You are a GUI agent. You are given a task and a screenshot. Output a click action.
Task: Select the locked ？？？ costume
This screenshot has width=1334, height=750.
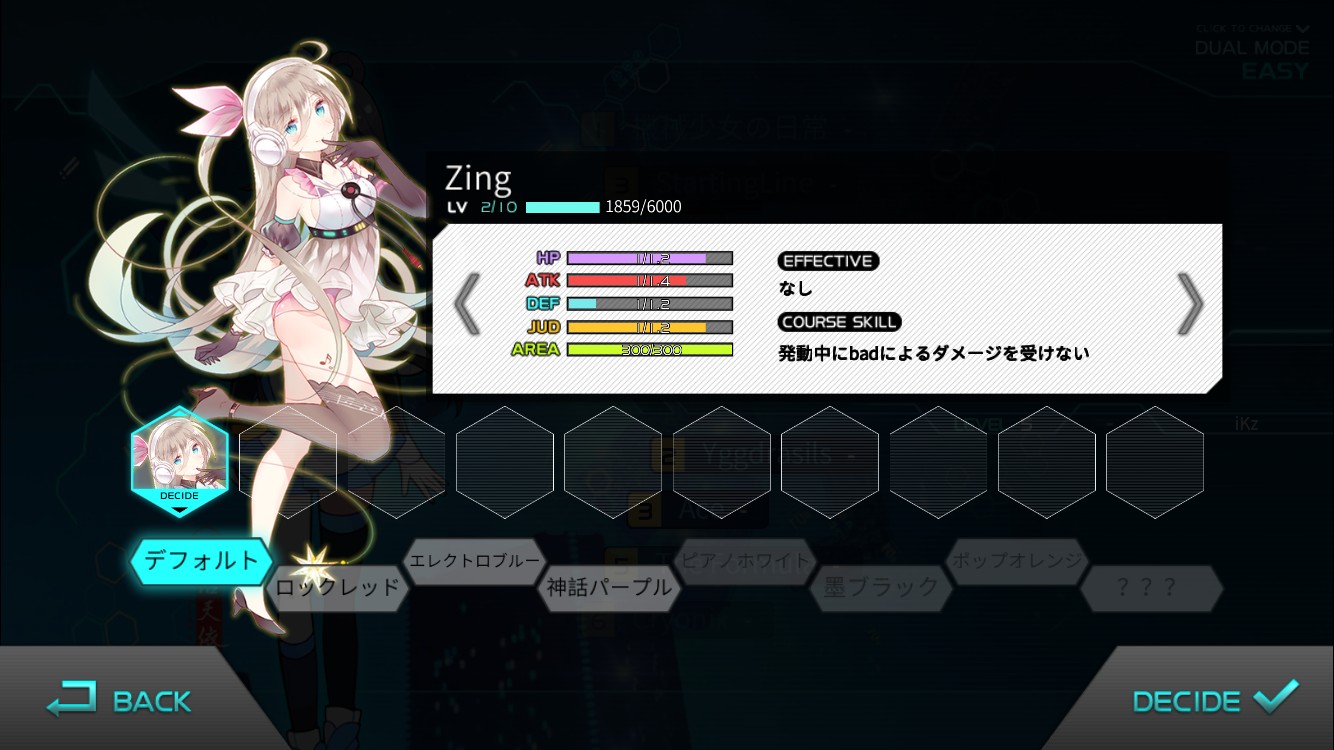[x=1152, y=590]
